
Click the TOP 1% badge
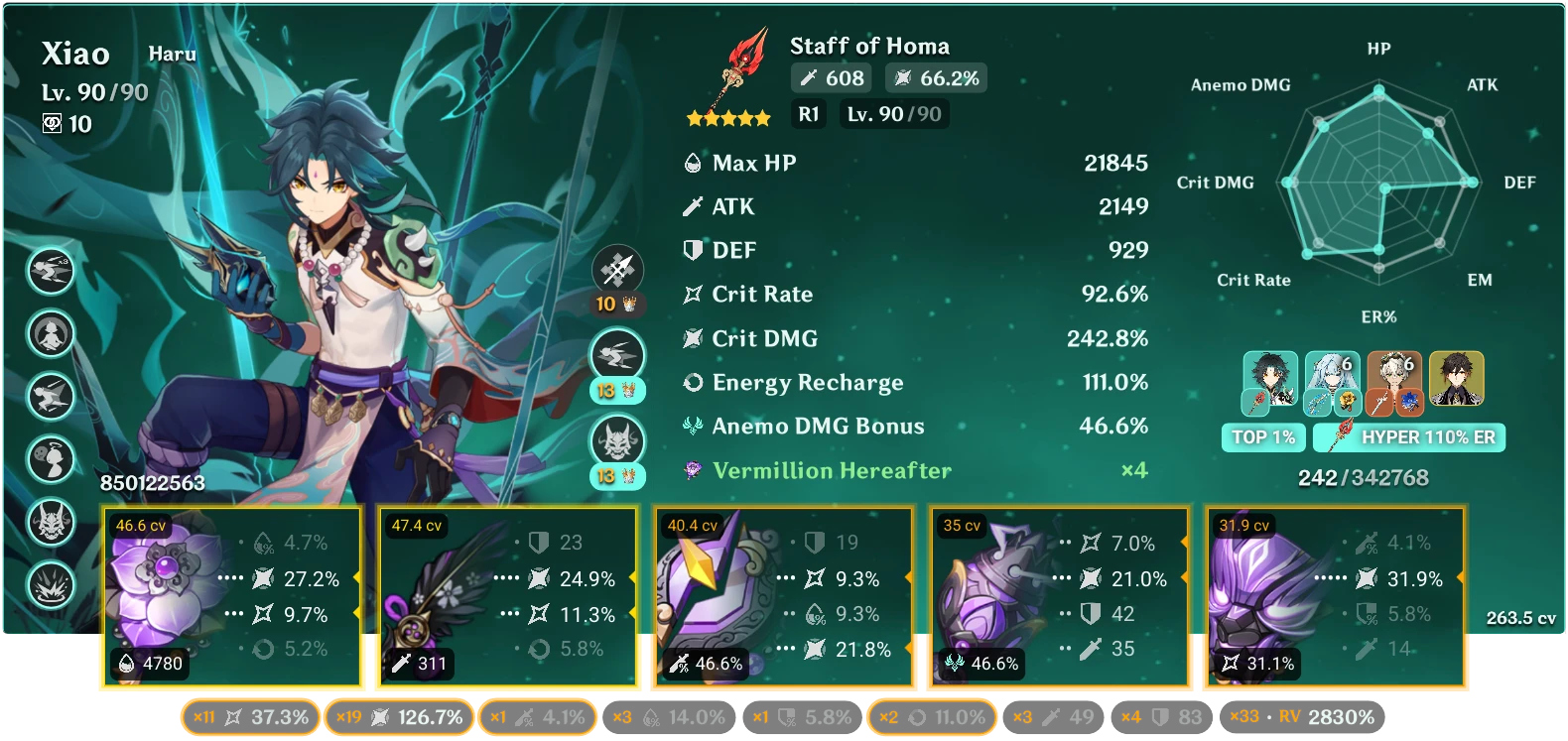pyautogui.click(x=1263, y=436)
